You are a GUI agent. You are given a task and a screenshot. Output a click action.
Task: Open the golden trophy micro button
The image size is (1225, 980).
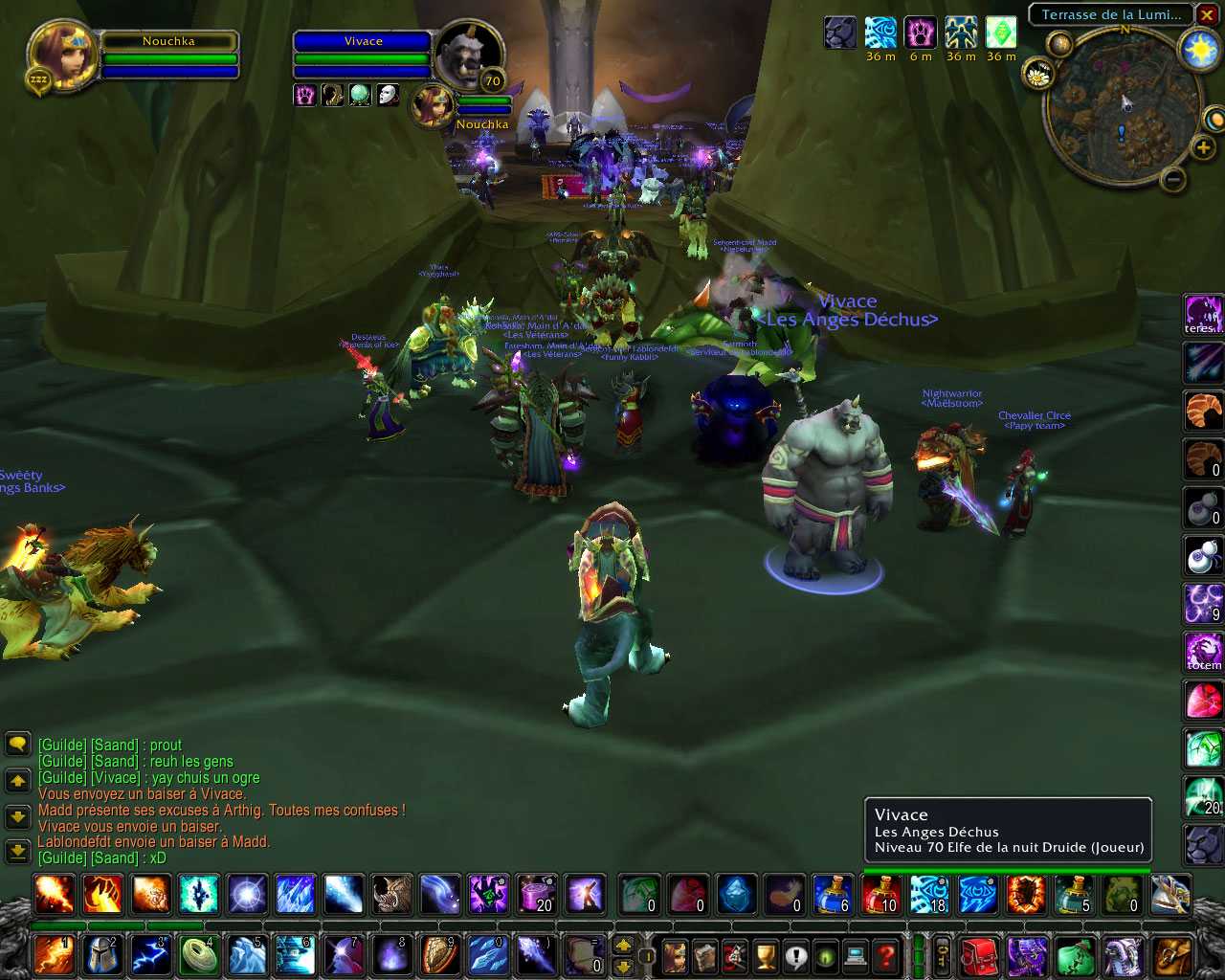(766, 955)
